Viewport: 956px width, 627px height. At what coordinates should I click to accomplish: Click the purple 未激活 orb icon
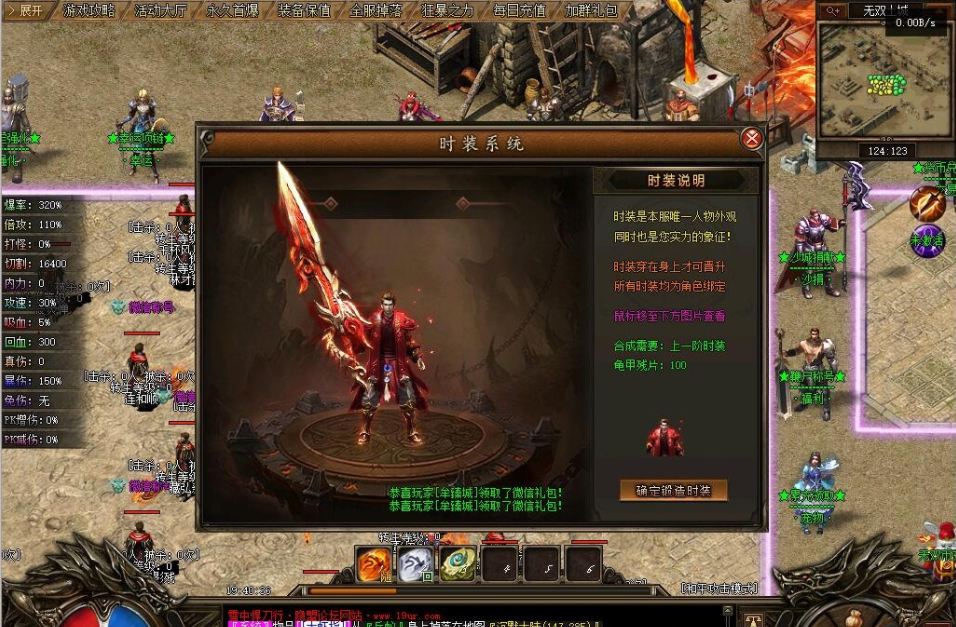[x=927, y=240]
